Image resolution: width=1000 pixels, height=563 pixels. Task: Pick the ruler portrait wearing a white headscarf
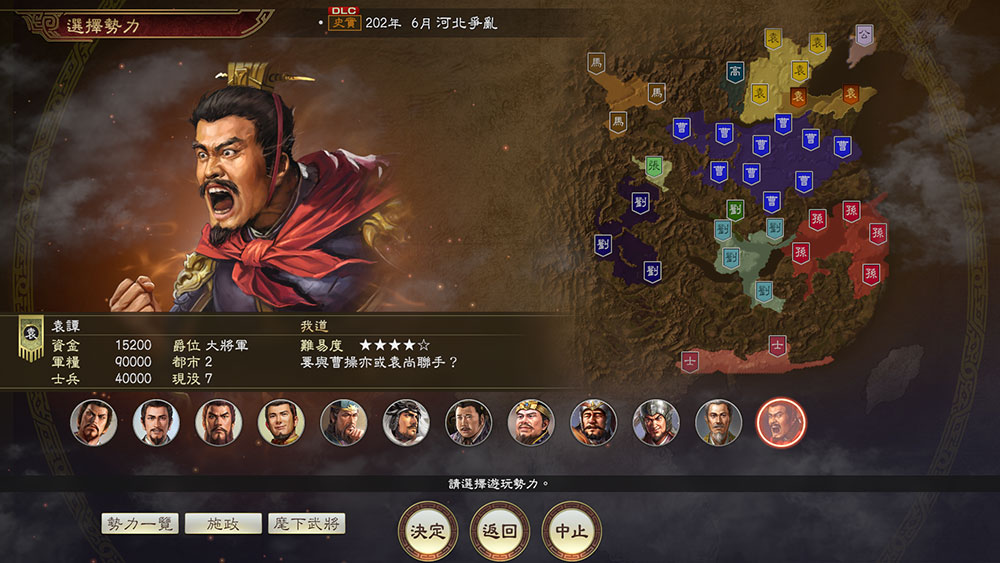[x=406, y=422]
